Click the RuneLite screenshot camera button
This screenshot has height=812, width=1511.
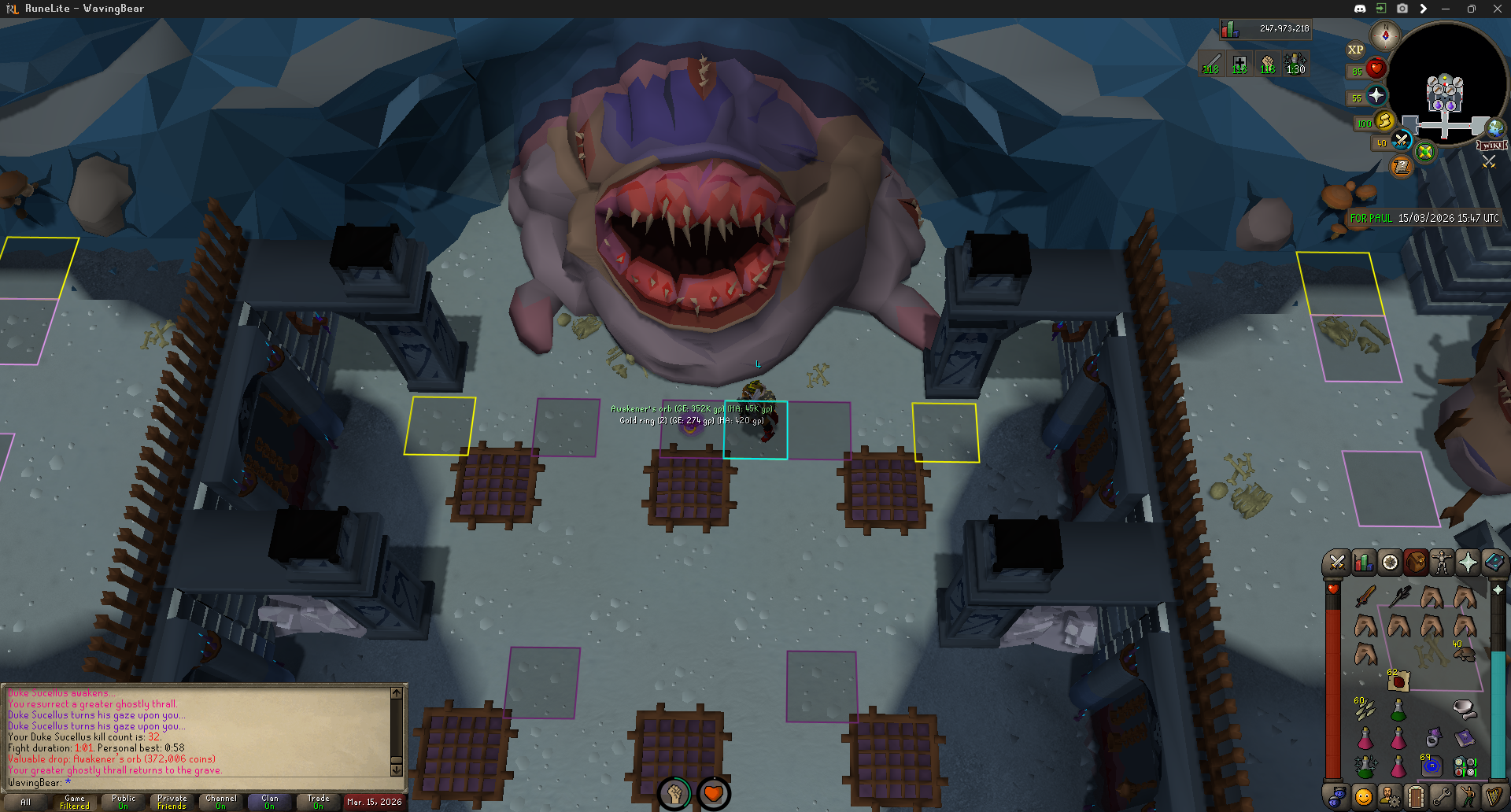(x=1402, y=9)
